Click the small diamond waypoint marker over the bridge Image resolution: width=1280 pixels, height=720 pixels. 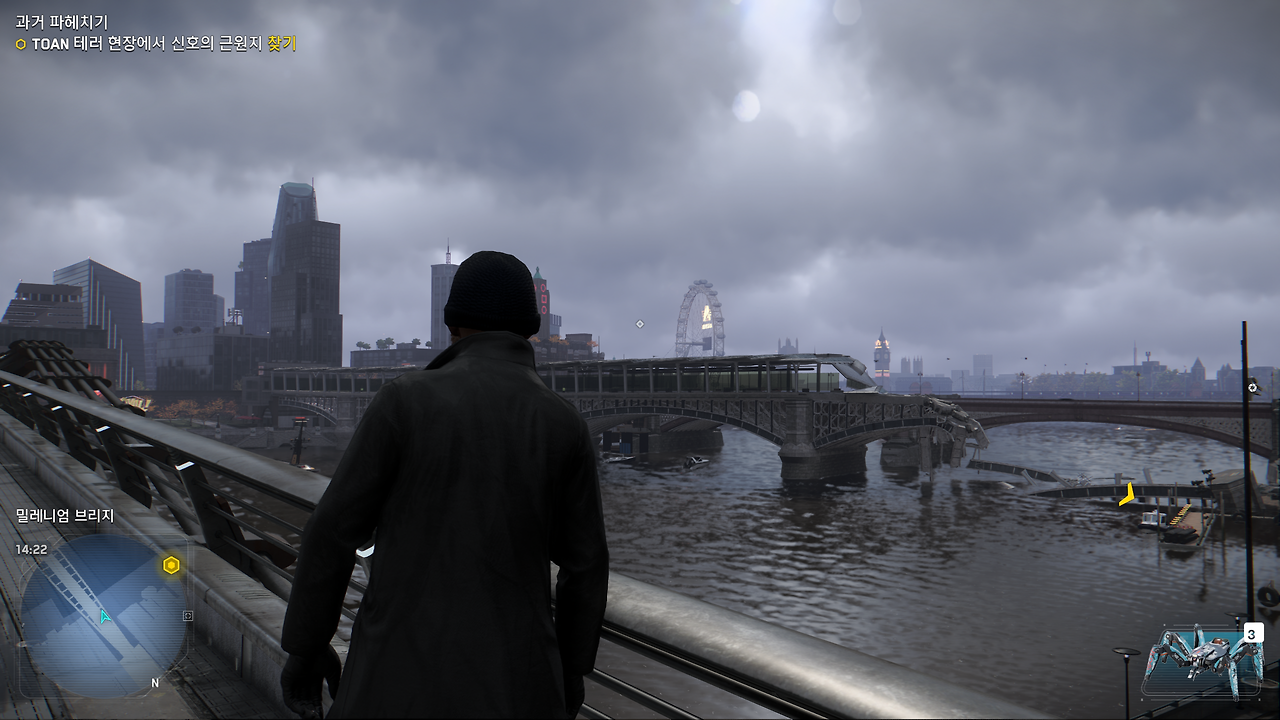pos(638,323)
